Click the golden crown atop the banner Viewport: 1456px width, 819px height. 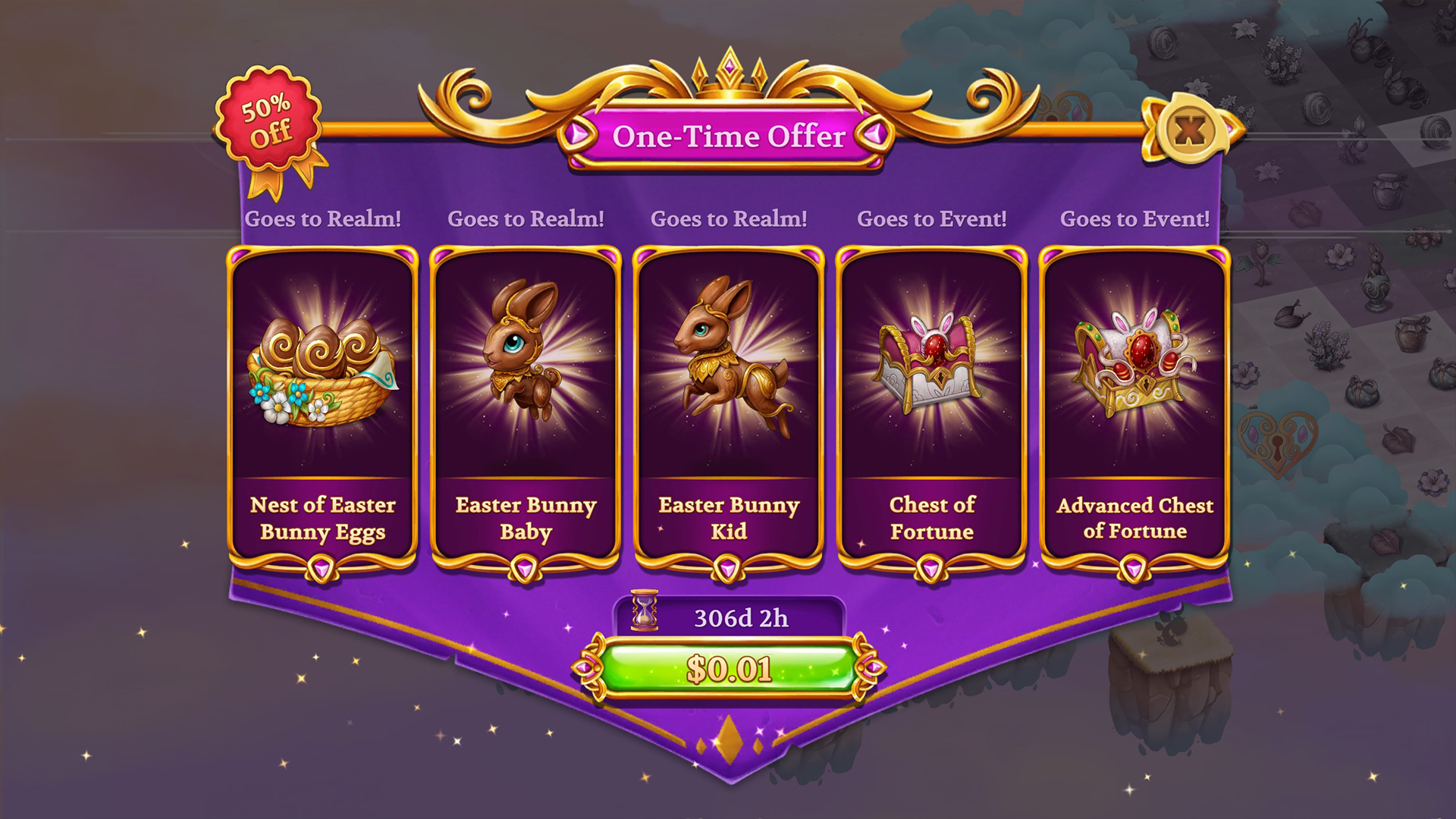(x=729, y=72)
